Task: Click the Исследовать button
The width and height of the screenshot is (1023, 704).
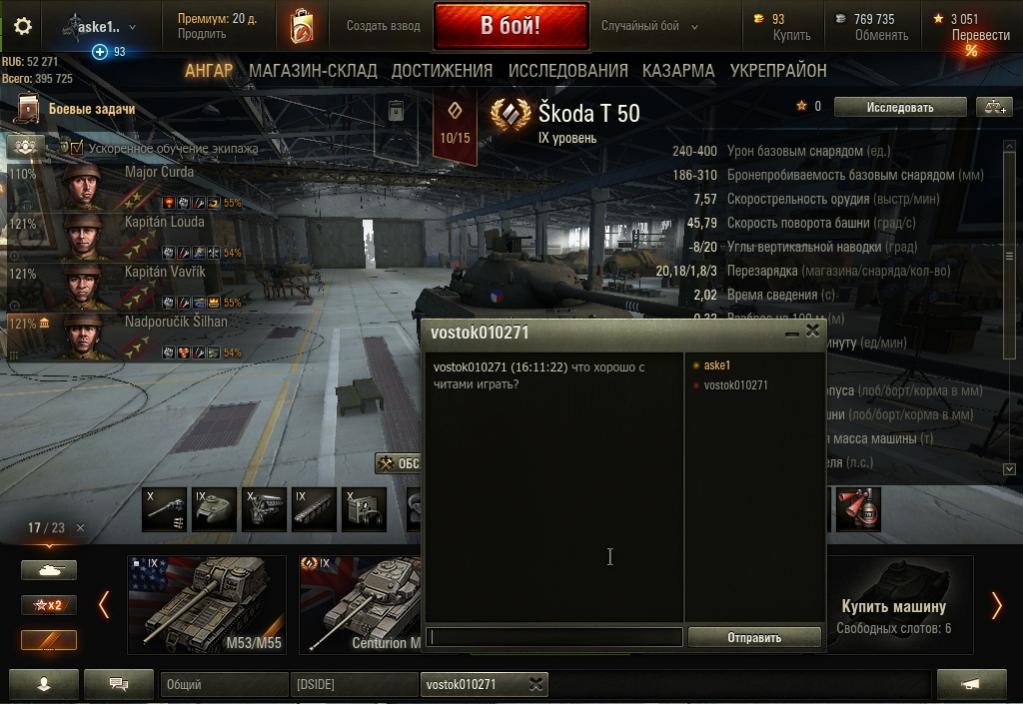Action: coord(900,107)
